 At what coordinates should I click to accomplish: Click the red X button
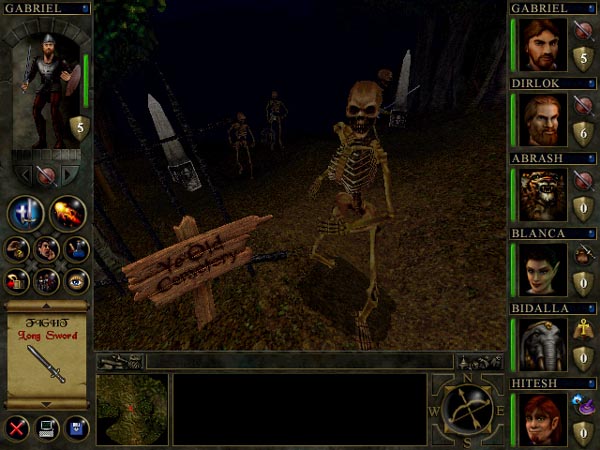17,429
